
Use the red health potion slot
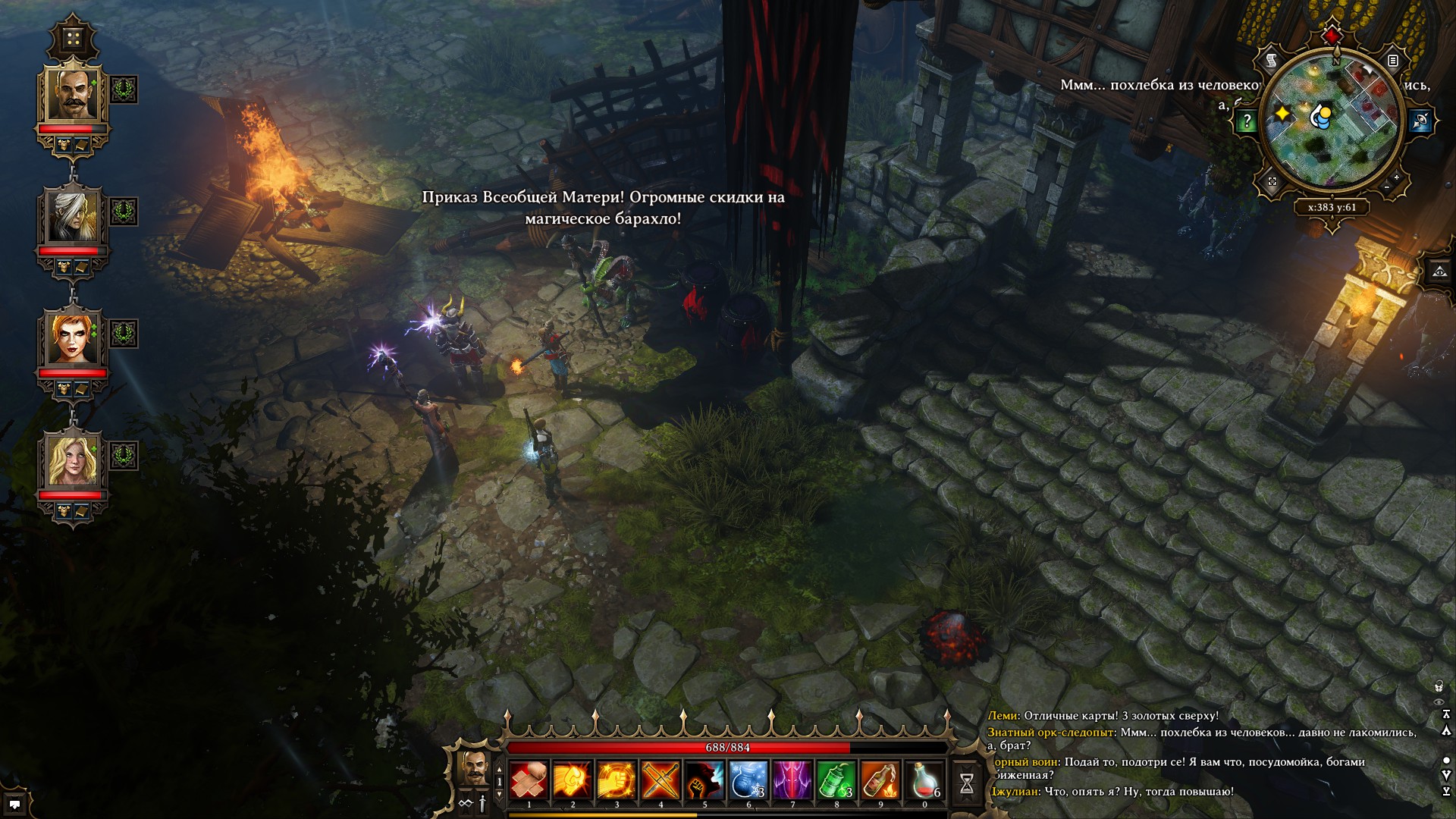pyautogui.click(x=924, y=780)
